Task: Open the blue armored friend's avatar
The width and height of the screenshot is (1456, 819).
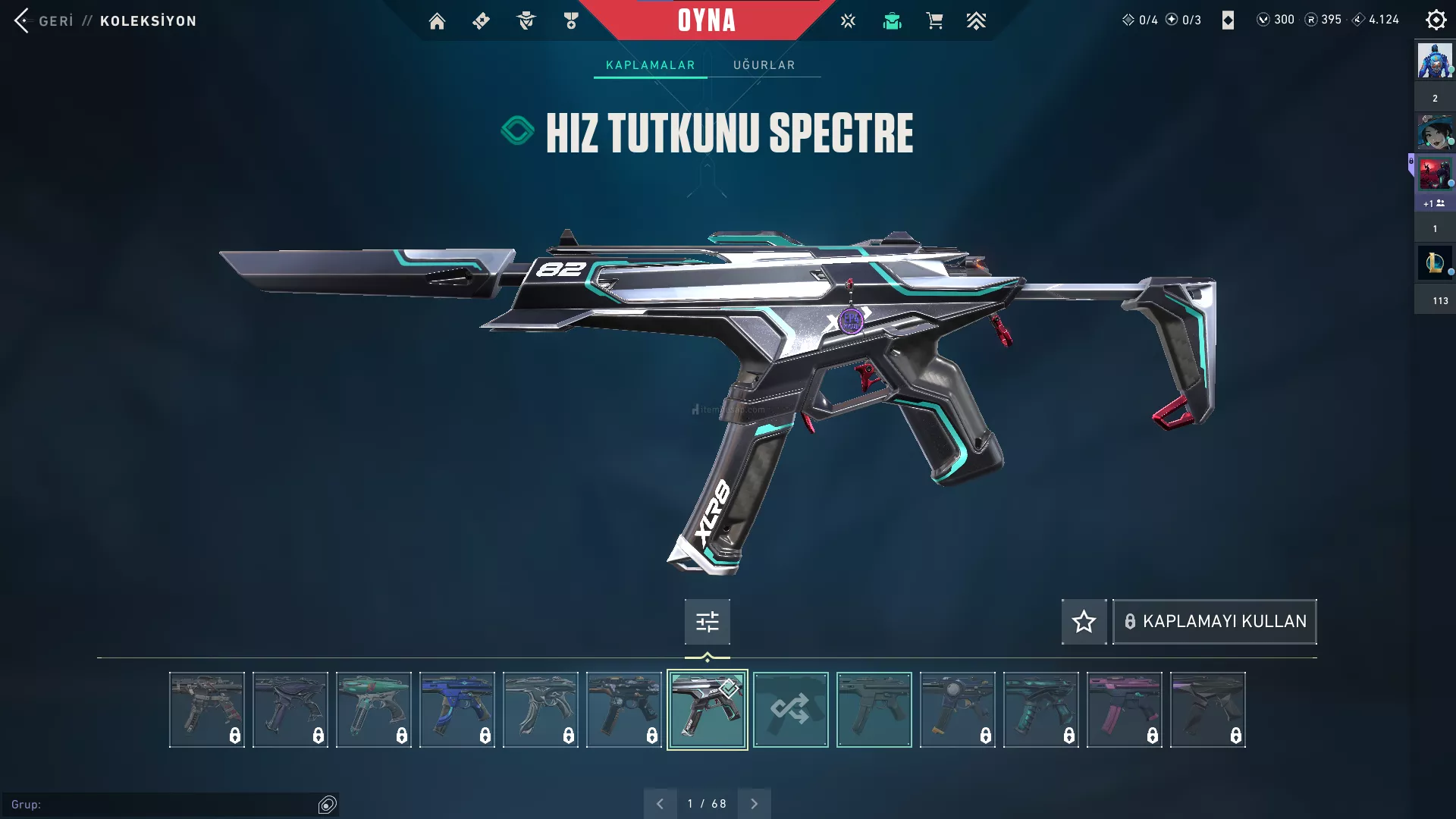Action: coord(1434,61)
